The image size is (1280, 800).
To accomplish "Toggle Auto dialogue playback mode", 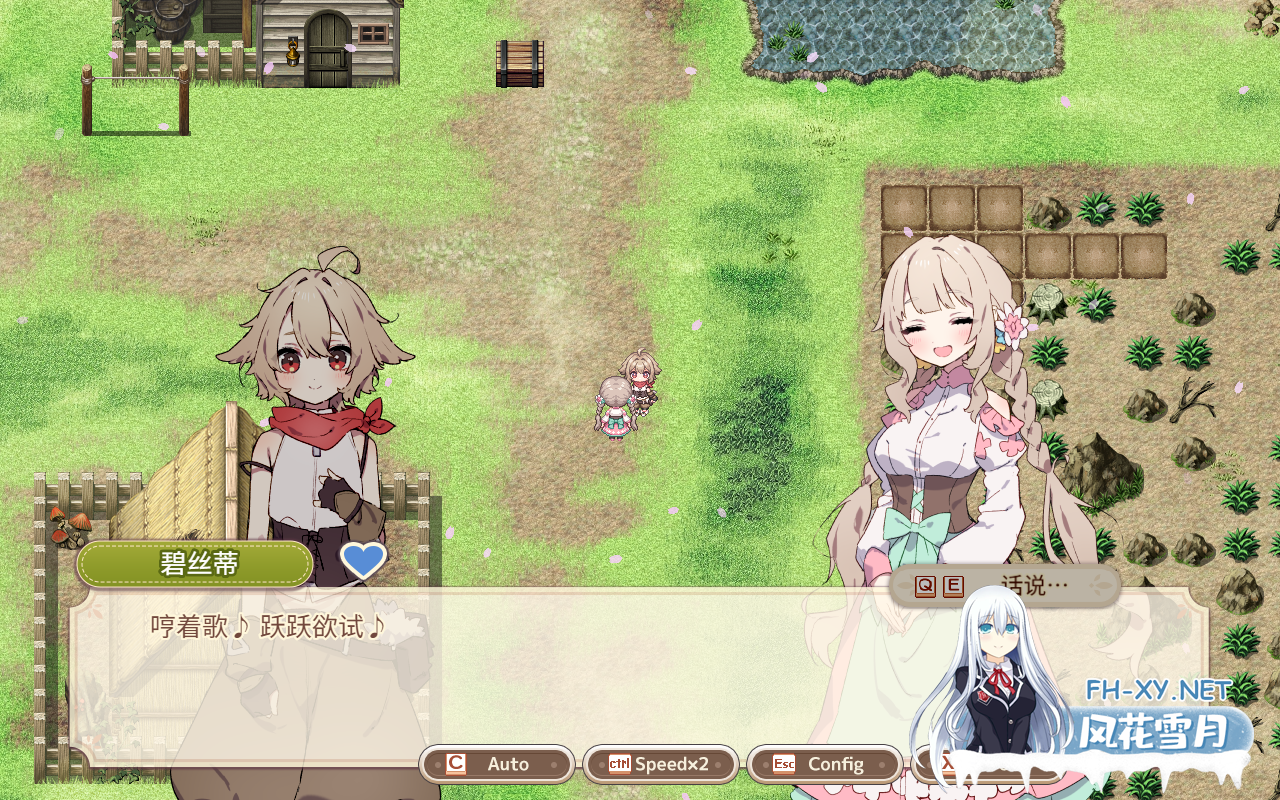I will (497, 764).
